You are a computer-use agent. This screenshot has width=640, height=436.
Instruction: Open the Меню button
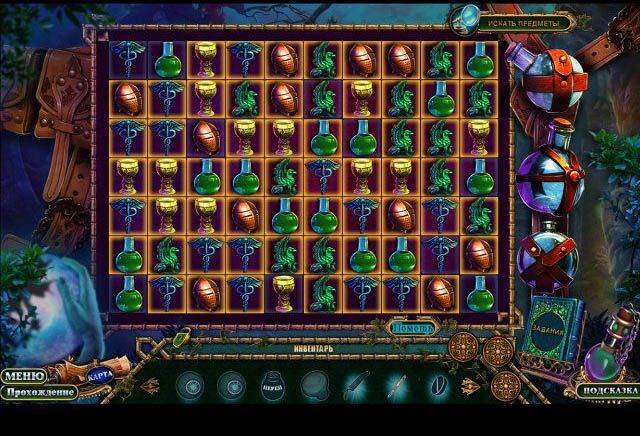click(22, 376)
